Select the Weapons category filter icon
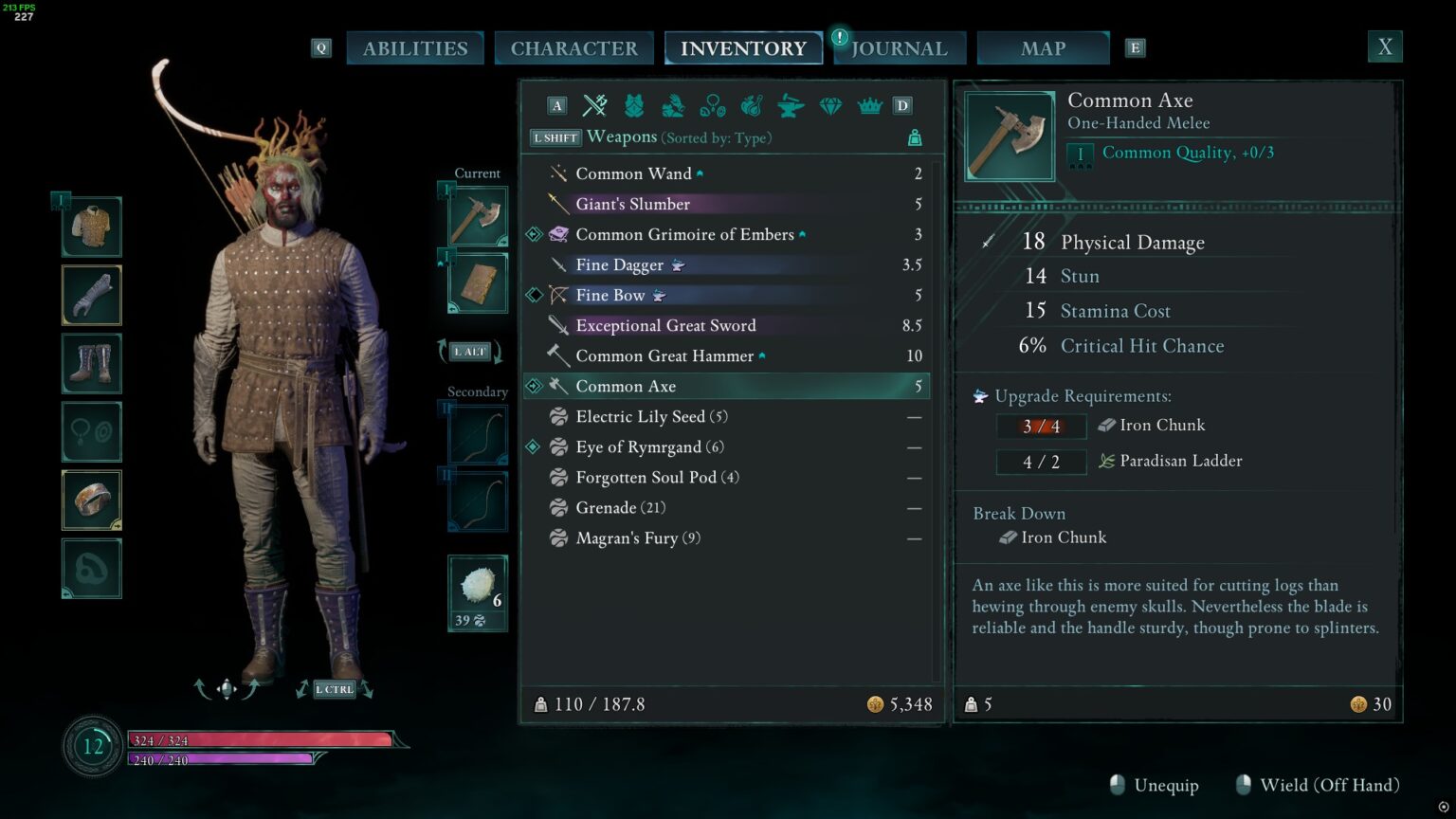 click(x=594, y=106)
